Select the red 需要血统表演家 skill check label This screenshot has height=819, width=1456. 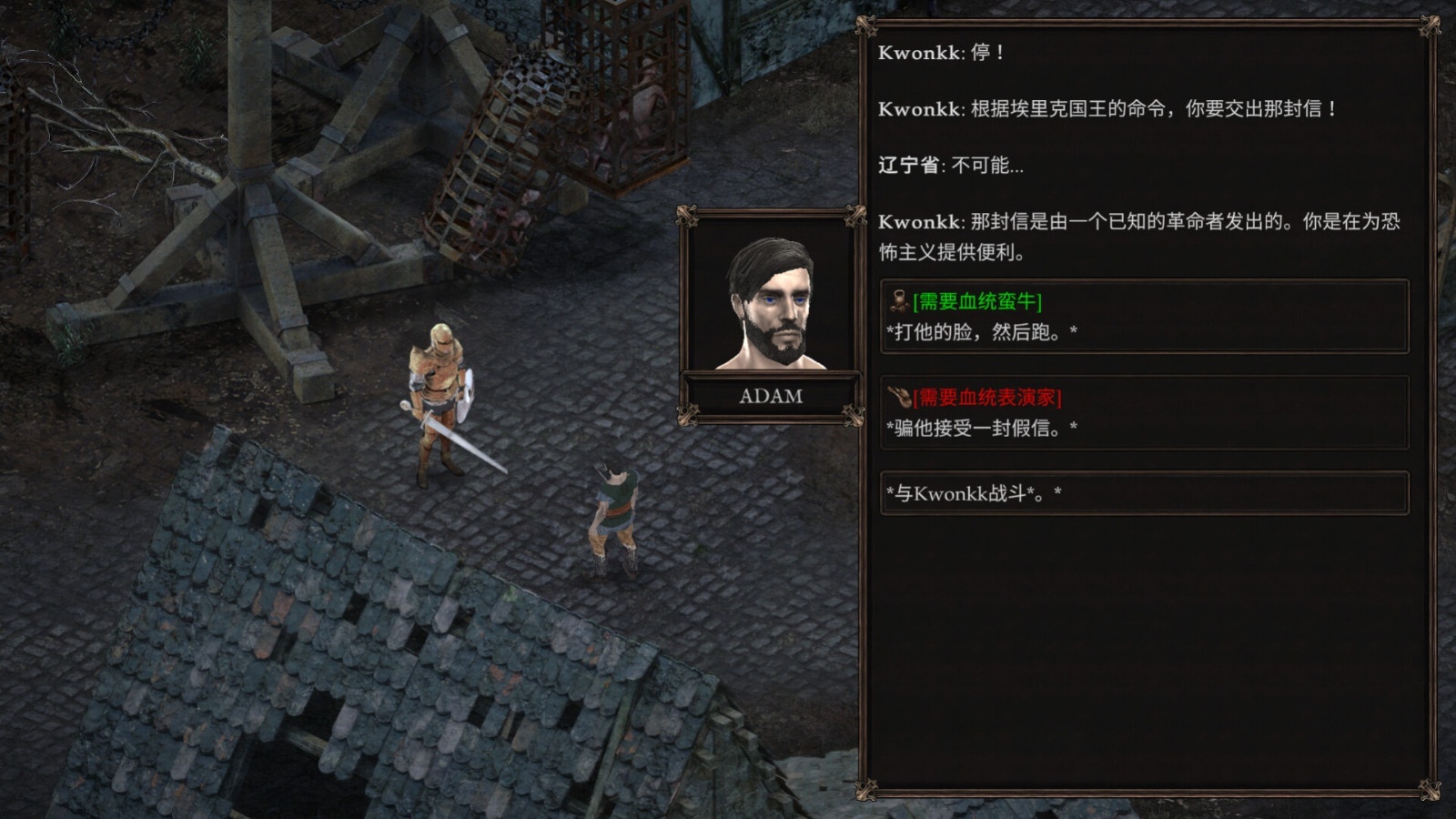pyautogui.click(x=986, y=396)
